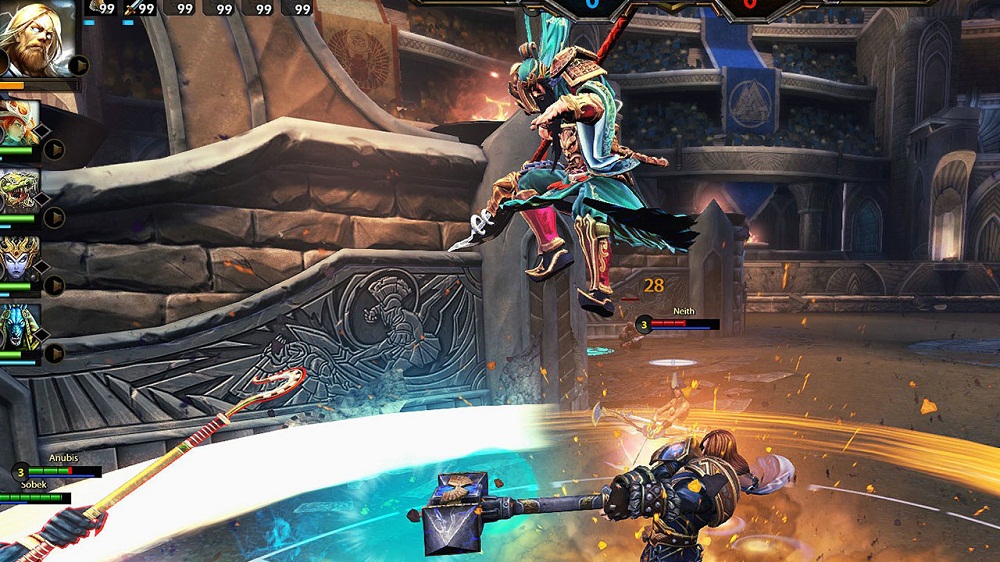This screenshot has width=1000, height=562.
Task: Choose the green crocodile god portrait
Action: (20, 190)
